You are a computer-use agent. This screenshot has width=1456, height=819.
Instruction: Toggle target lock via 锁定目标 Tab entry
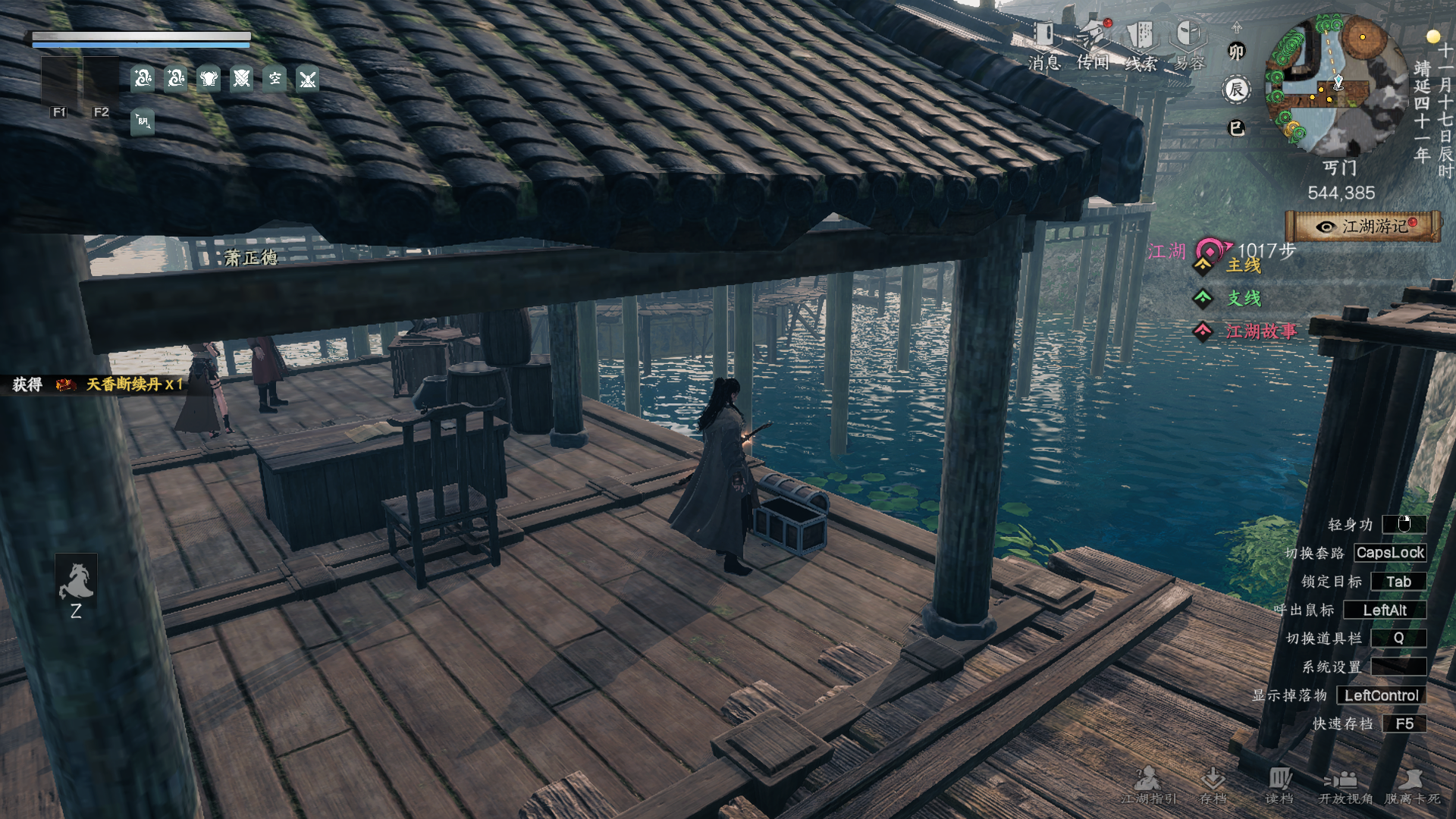[1399, 582]
